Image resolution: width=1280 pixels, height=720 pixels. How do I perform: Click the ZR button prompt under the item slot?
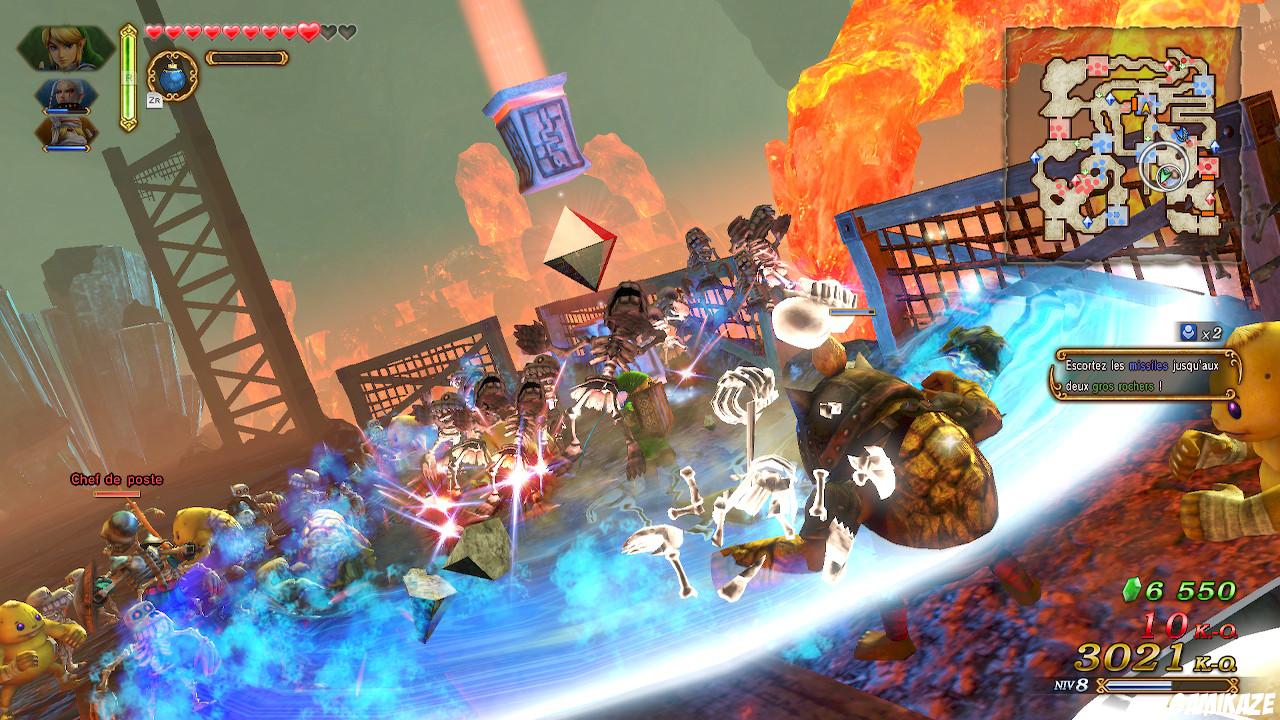coord(154,100)
